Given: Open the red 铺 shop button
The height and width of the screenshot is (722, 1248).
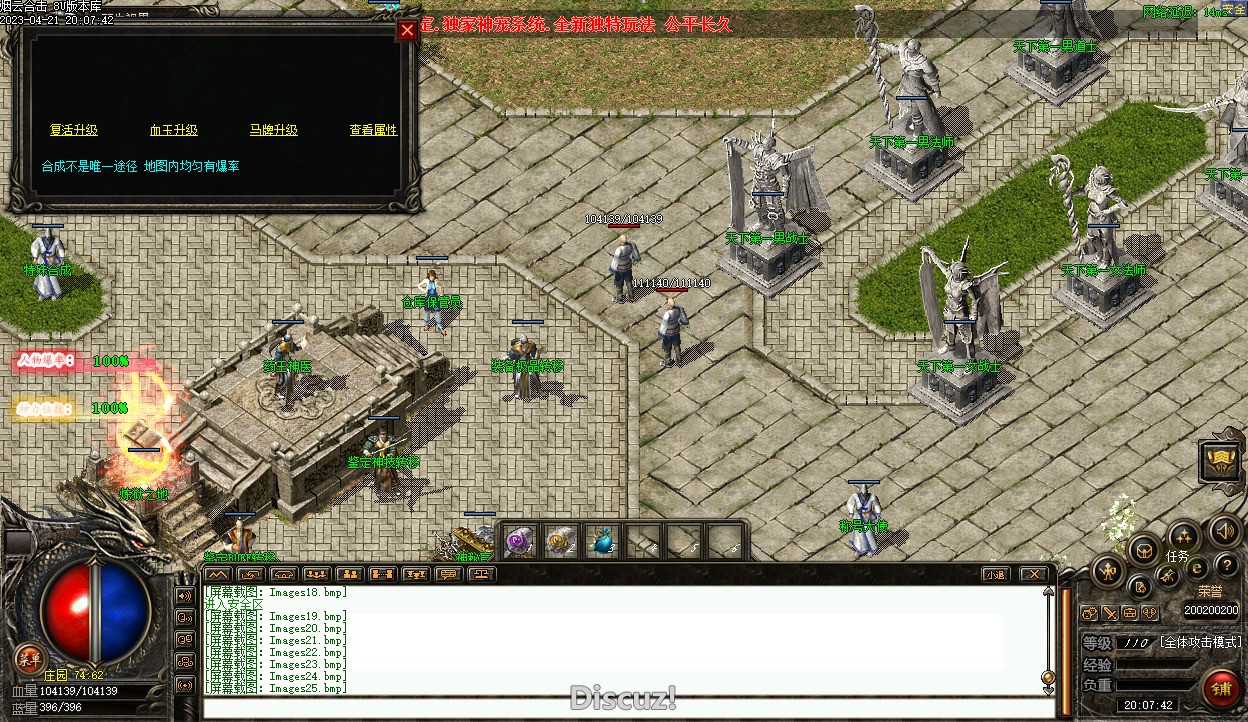Looking at the screenshot, I should pyautogui.click(x=1221, y=688).
